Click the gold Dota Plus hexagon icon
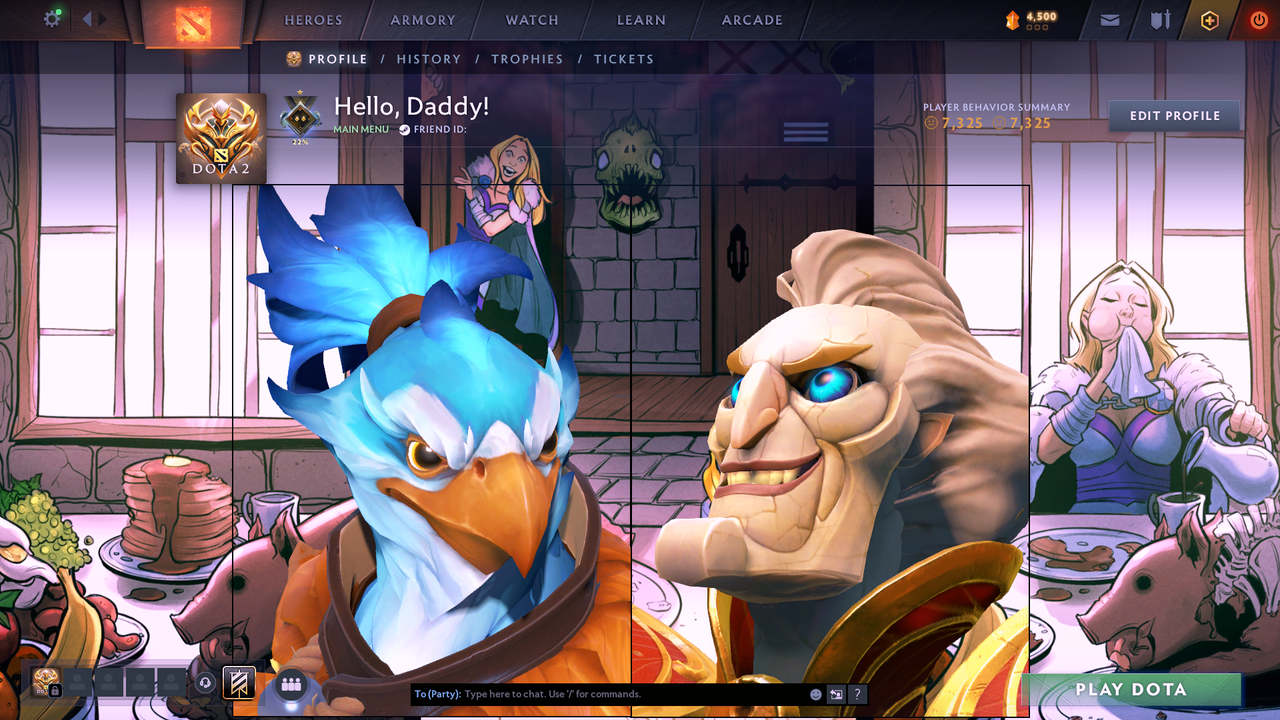 tap(1210, 19)
